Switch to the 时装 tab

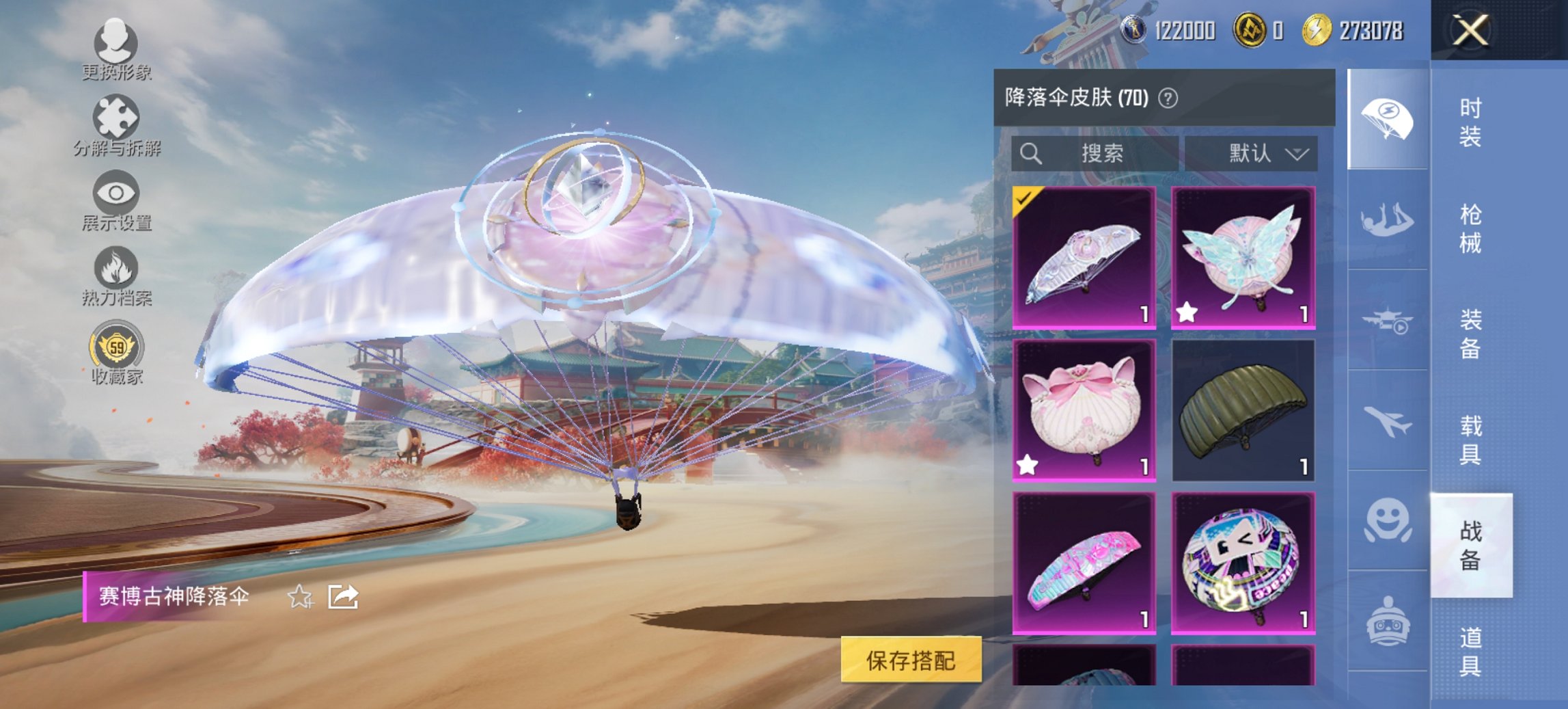click(x=1472, y=123)
